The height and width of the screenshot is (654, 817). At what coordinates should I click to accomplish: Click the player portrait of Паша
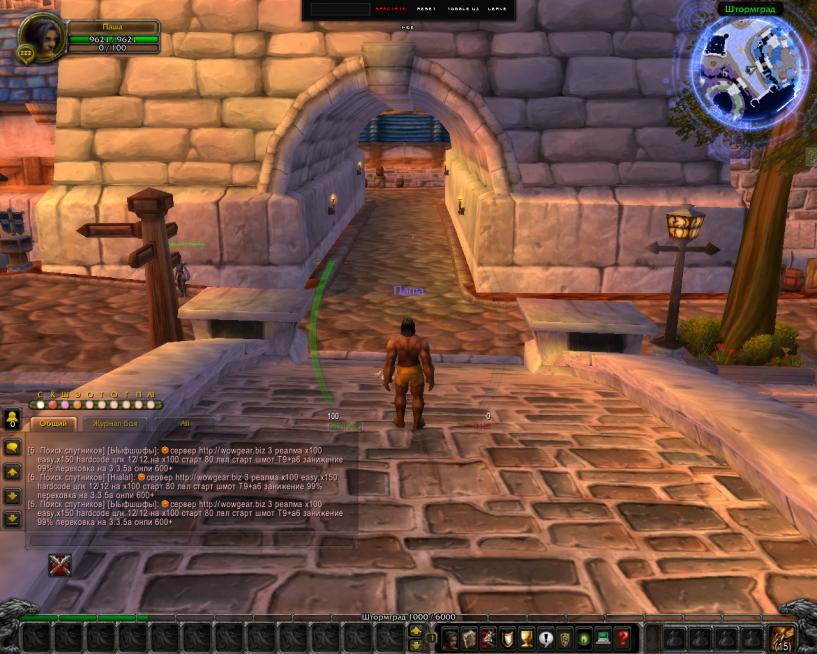(x=42, y=37)
